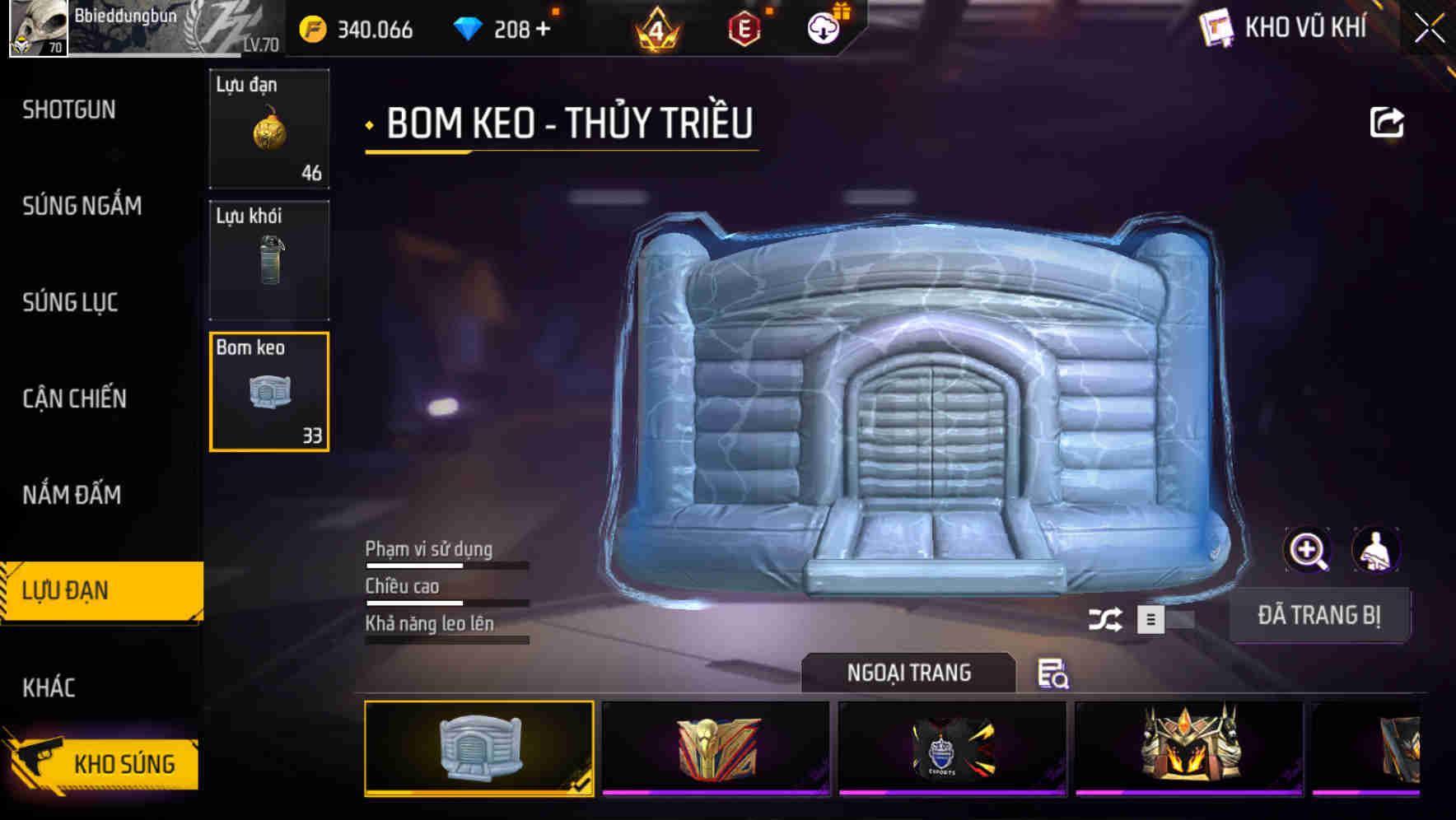
Task: Click the Chiều cao stat bar
Action: 446,602
